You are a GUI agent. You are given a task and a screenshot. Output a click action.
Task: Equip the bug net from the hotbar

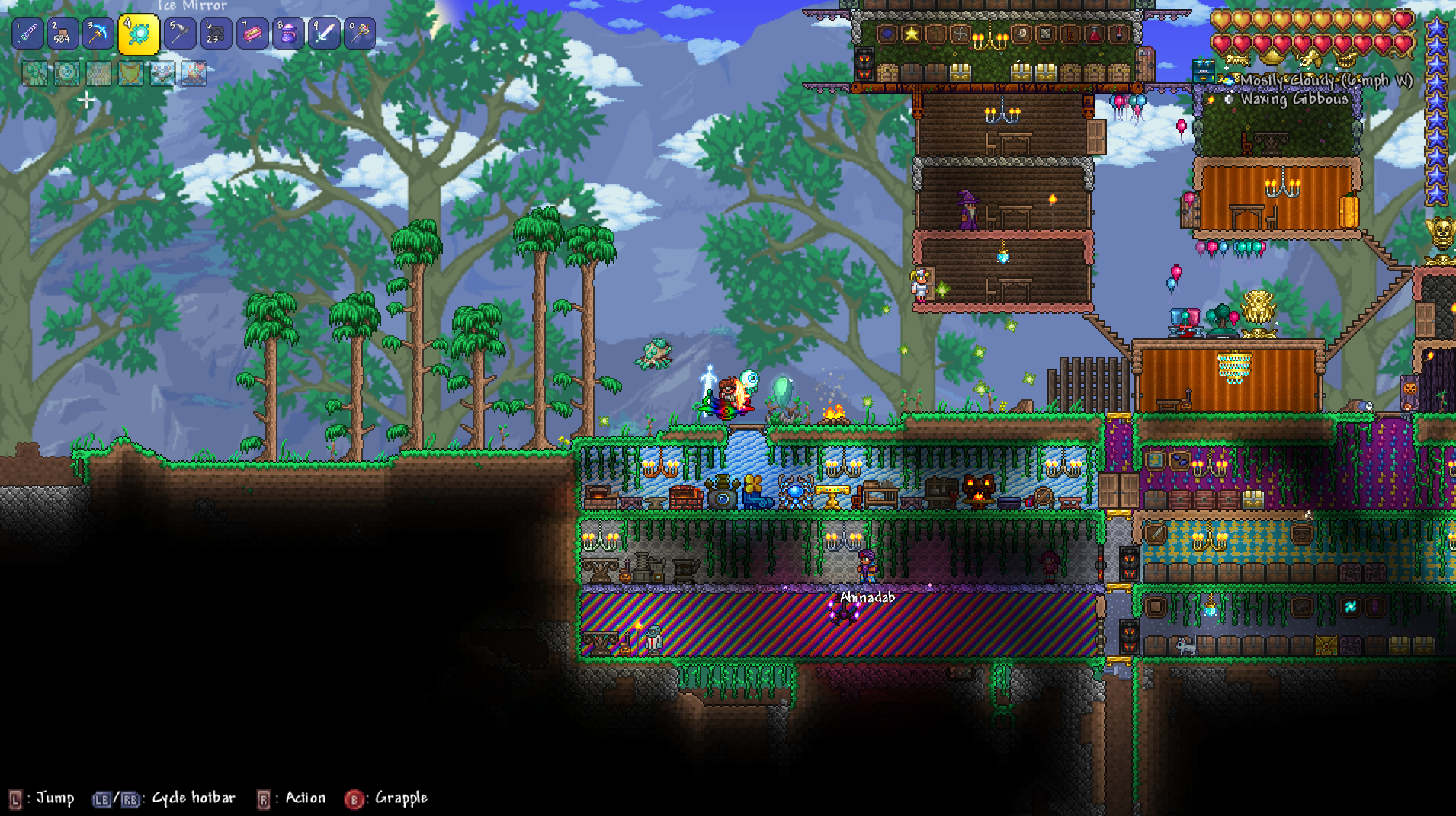180,34
